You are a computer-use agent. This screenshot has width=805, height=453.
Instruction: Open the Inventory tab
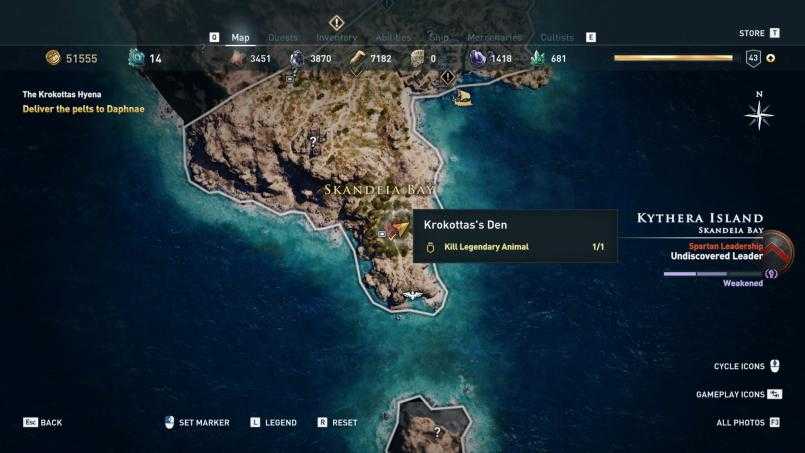(336, 38)
